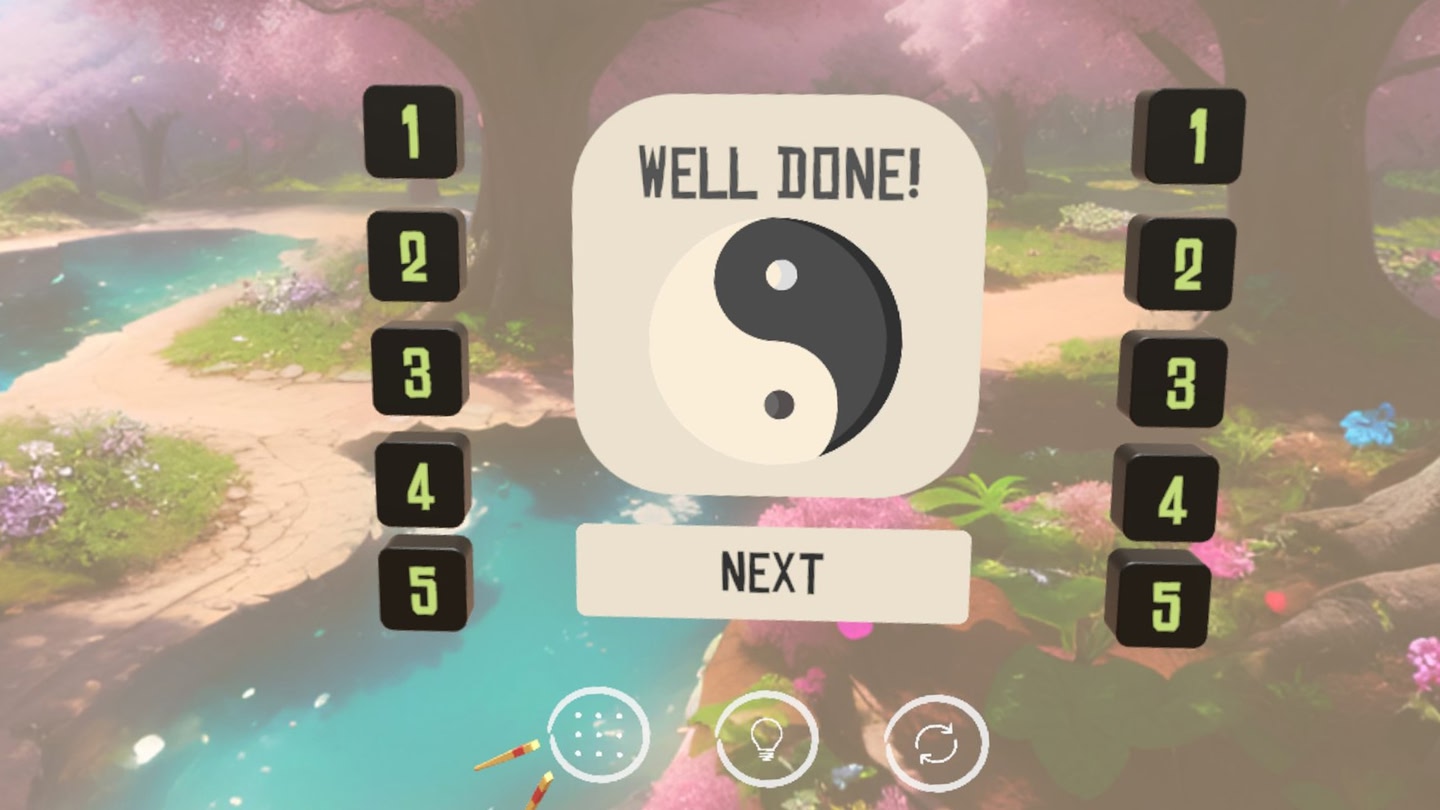
Task: Click the yin-yang symbol
Action: coord(777,340)
